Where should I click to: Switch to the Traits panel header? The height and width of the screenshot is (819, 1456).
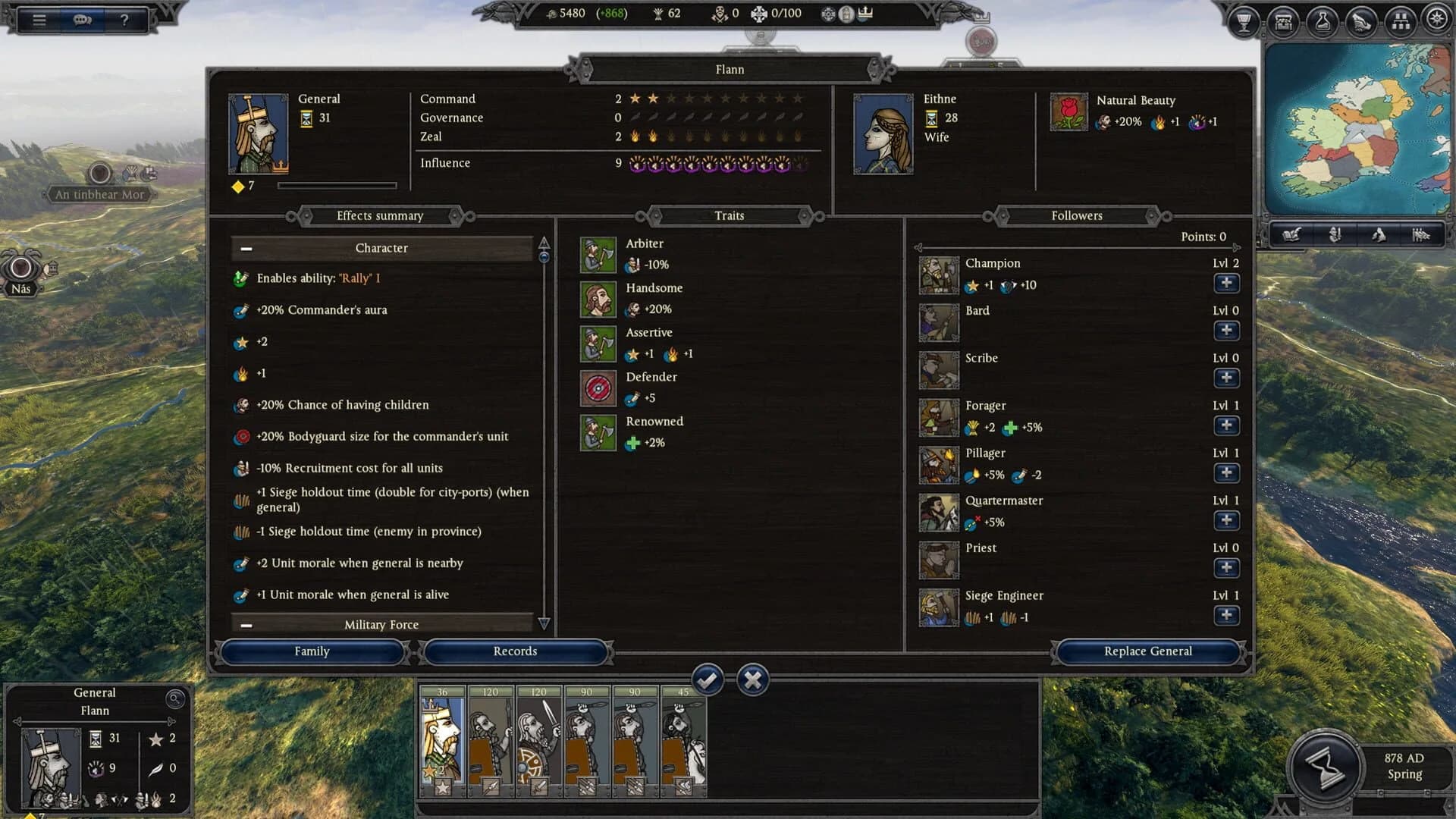729,215
